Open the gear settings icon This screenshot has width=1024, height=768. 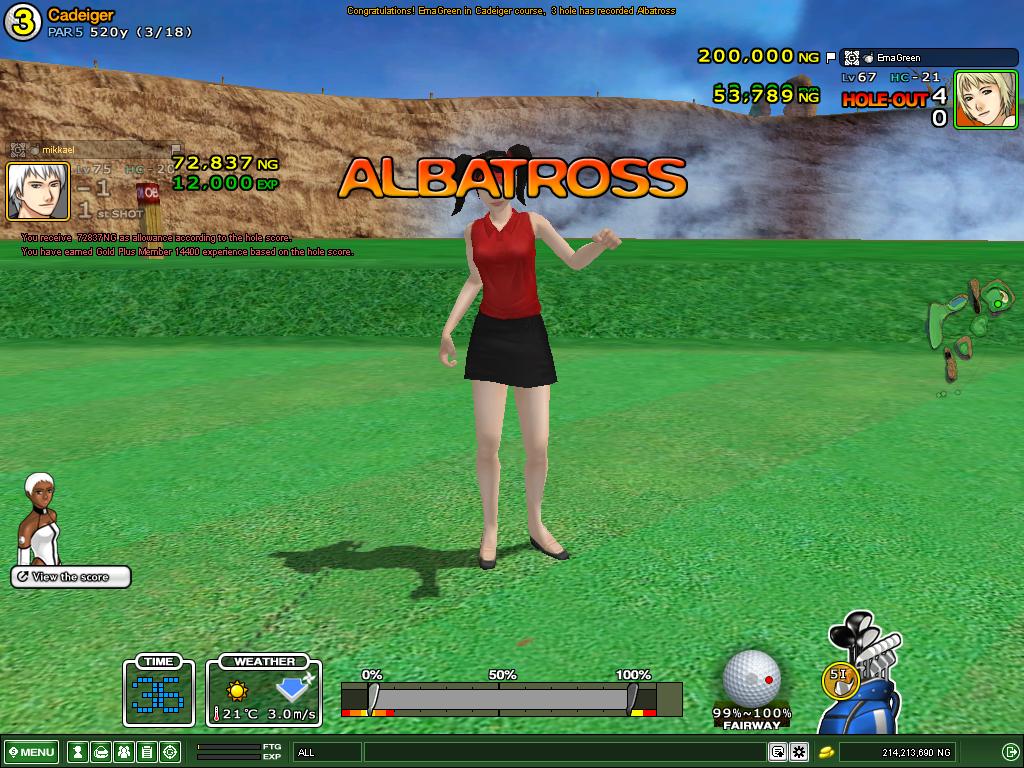(799, 752)
